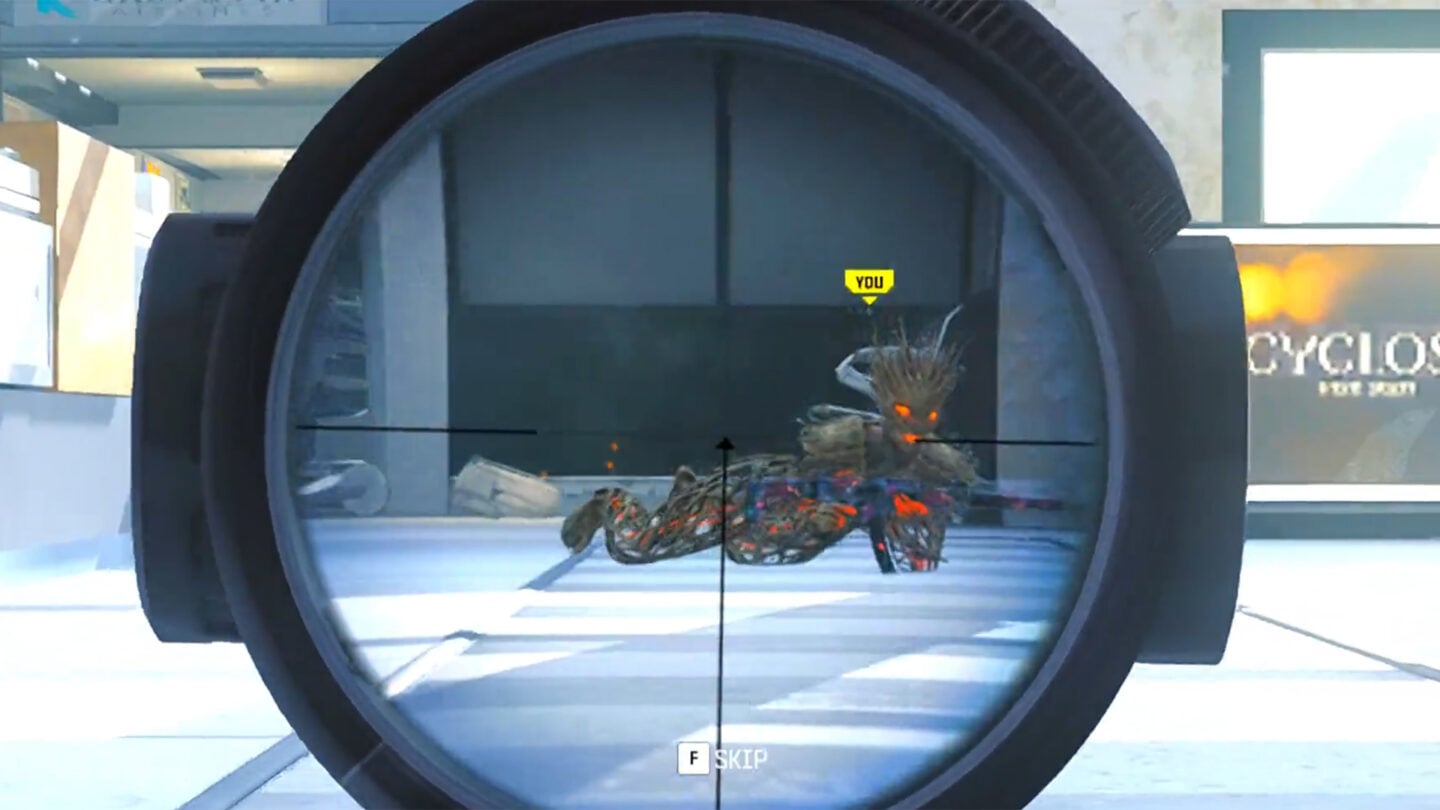Click the downward arrow under YOU label
Image resolution: width=1440 pixels, height=810 pixels.
pos(869,298)
